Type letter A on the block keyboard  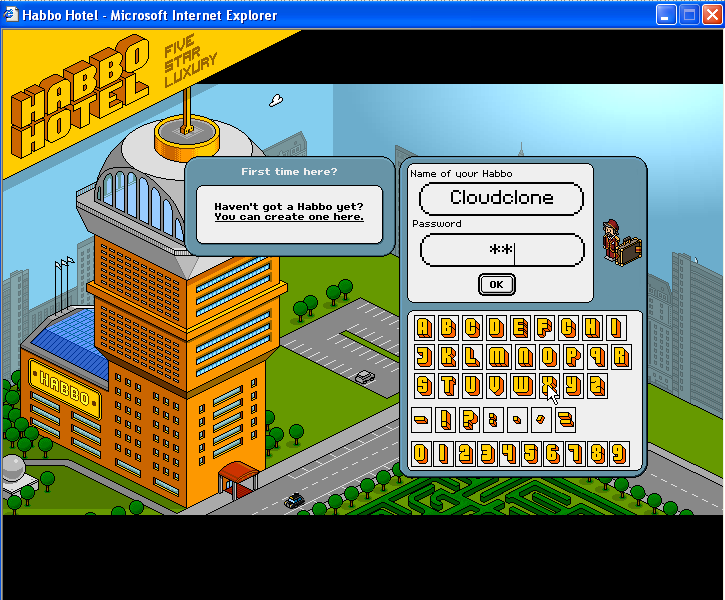click(x=424, y=328)
